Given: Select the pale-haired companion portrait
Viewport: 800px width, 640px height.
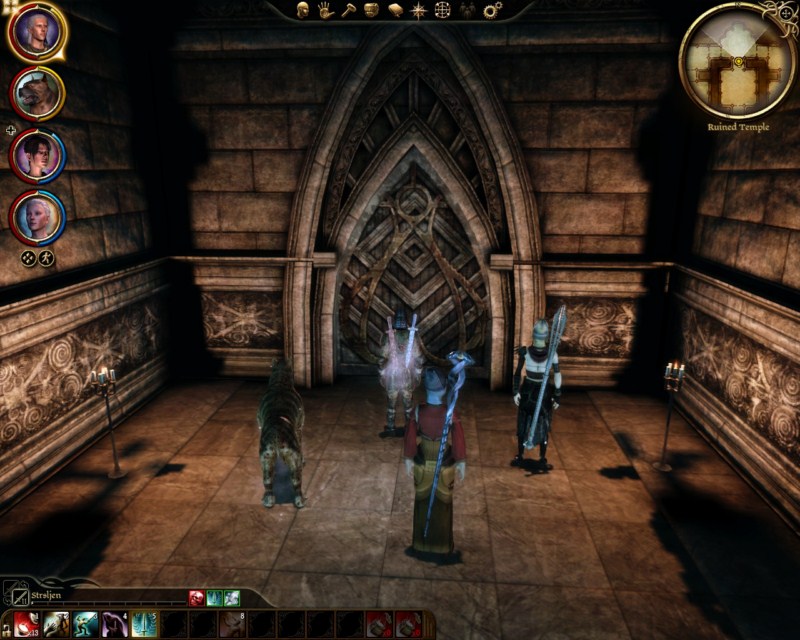Looking at the screenshot, I should 37,216.
